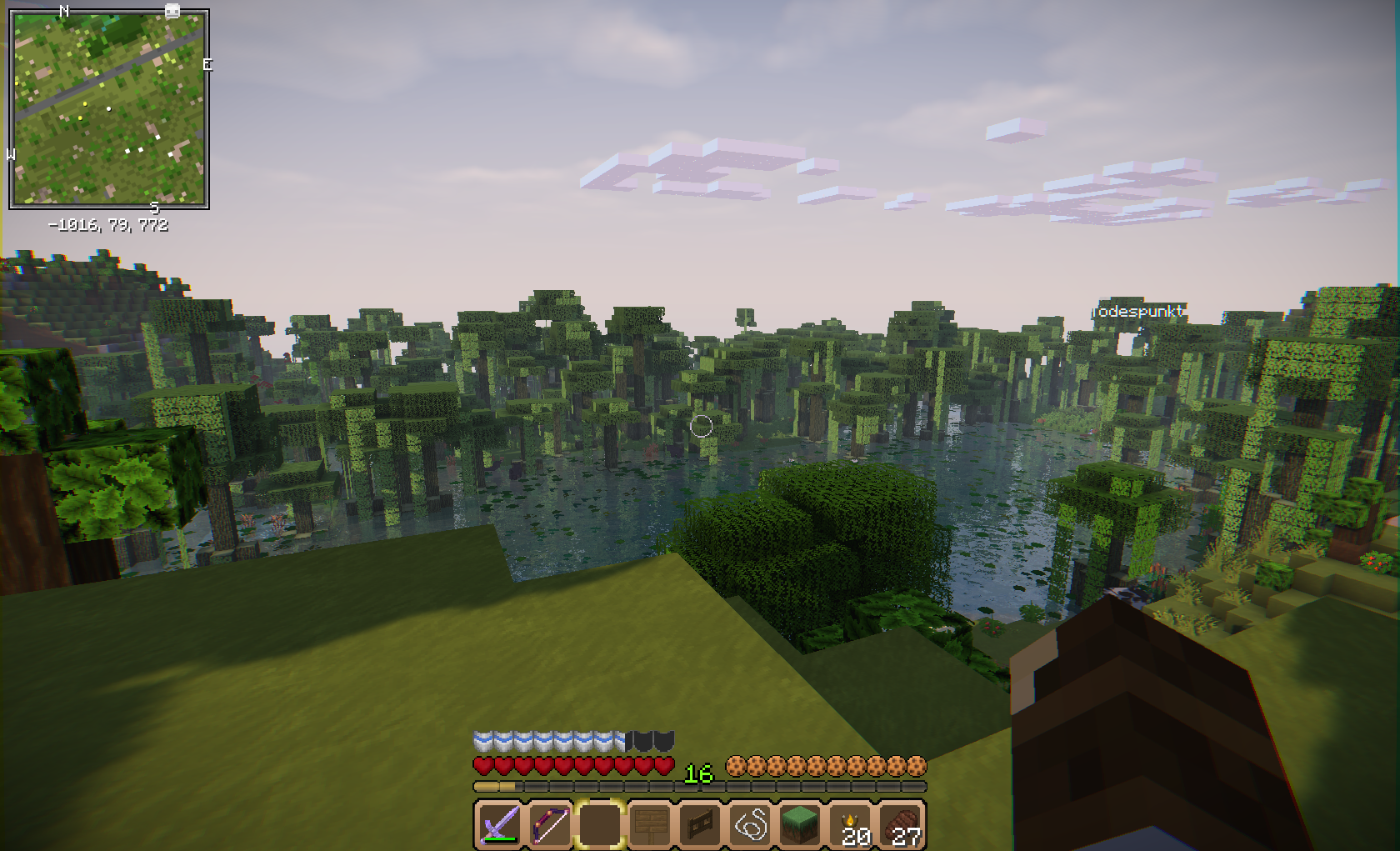Select the brown item stack of 27
Image resolution: width=1400 pixels, height=851 pixels.
pos(902,824)
